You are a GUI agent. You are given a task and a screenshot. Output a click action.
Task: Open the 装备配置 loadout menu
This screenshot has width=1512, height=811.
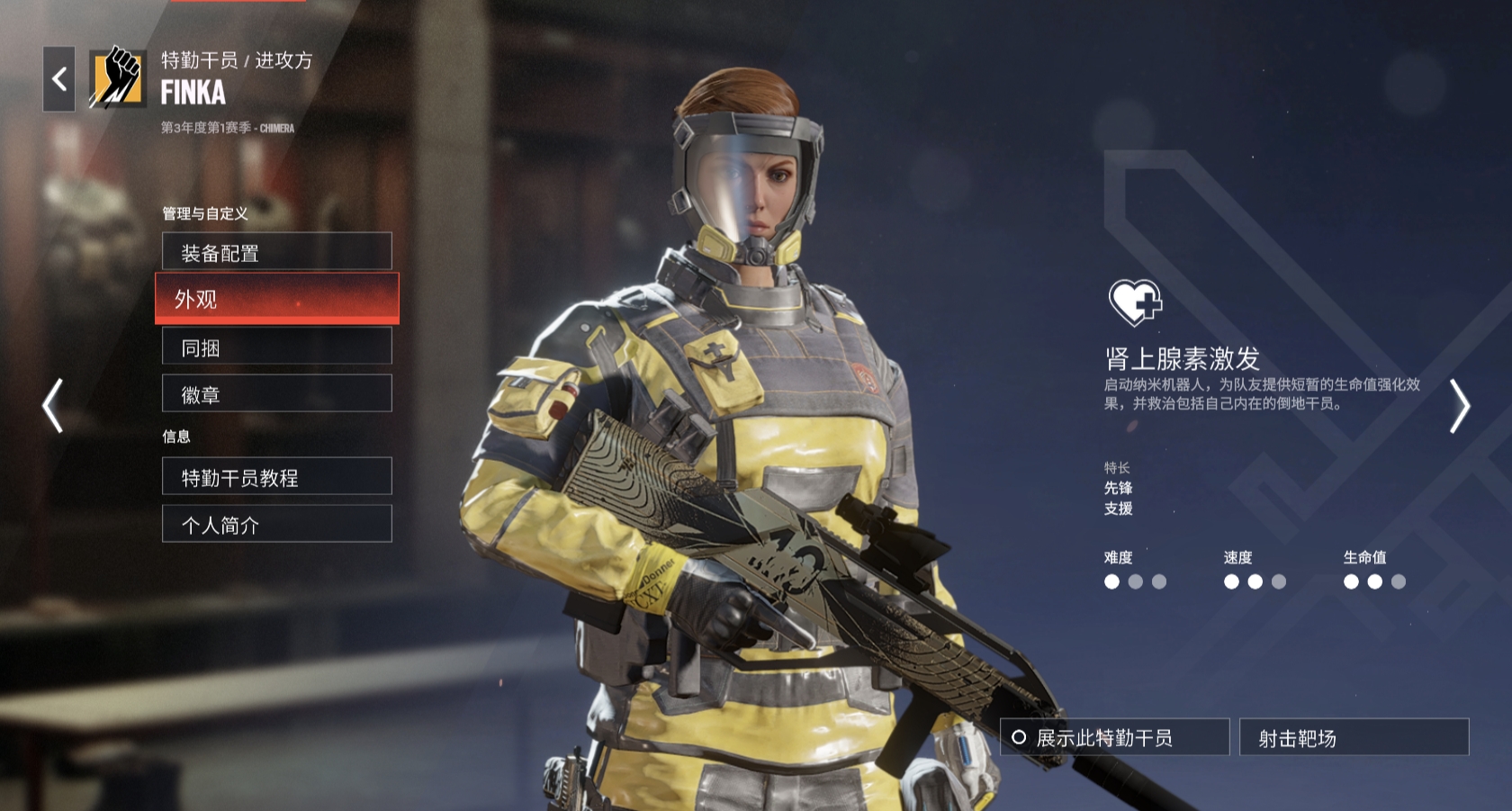(x=276, y=252)
